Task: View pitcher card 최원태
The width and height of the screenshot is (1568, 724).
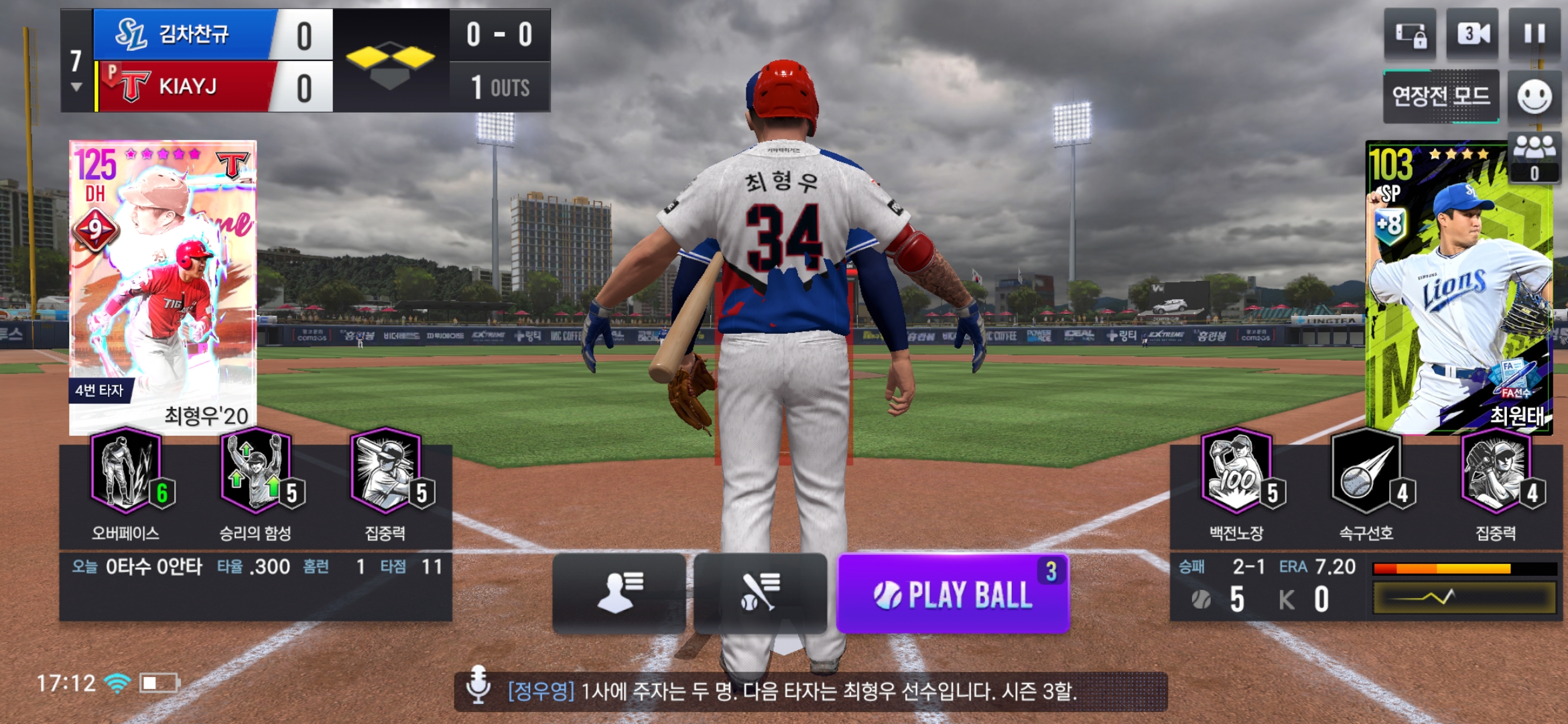Action: [1459, 286]
